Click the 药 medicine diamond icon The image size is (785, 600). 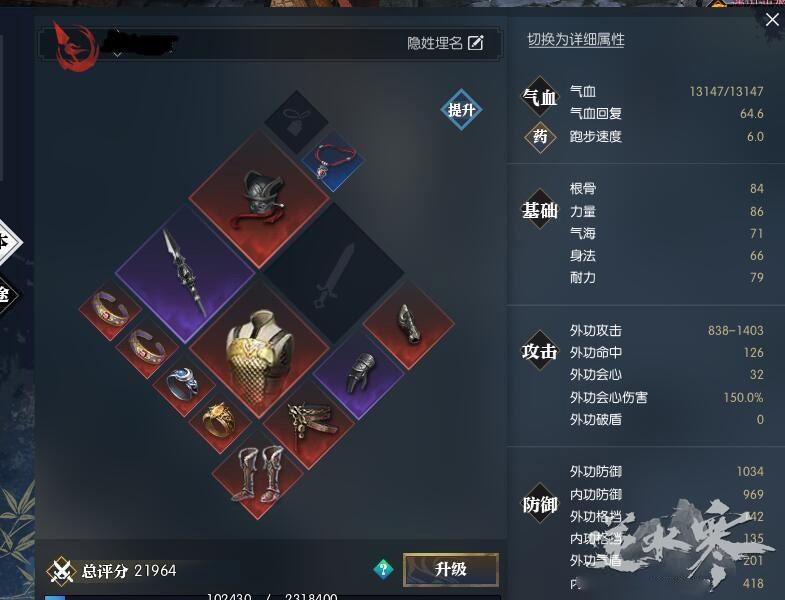point(540,137)
